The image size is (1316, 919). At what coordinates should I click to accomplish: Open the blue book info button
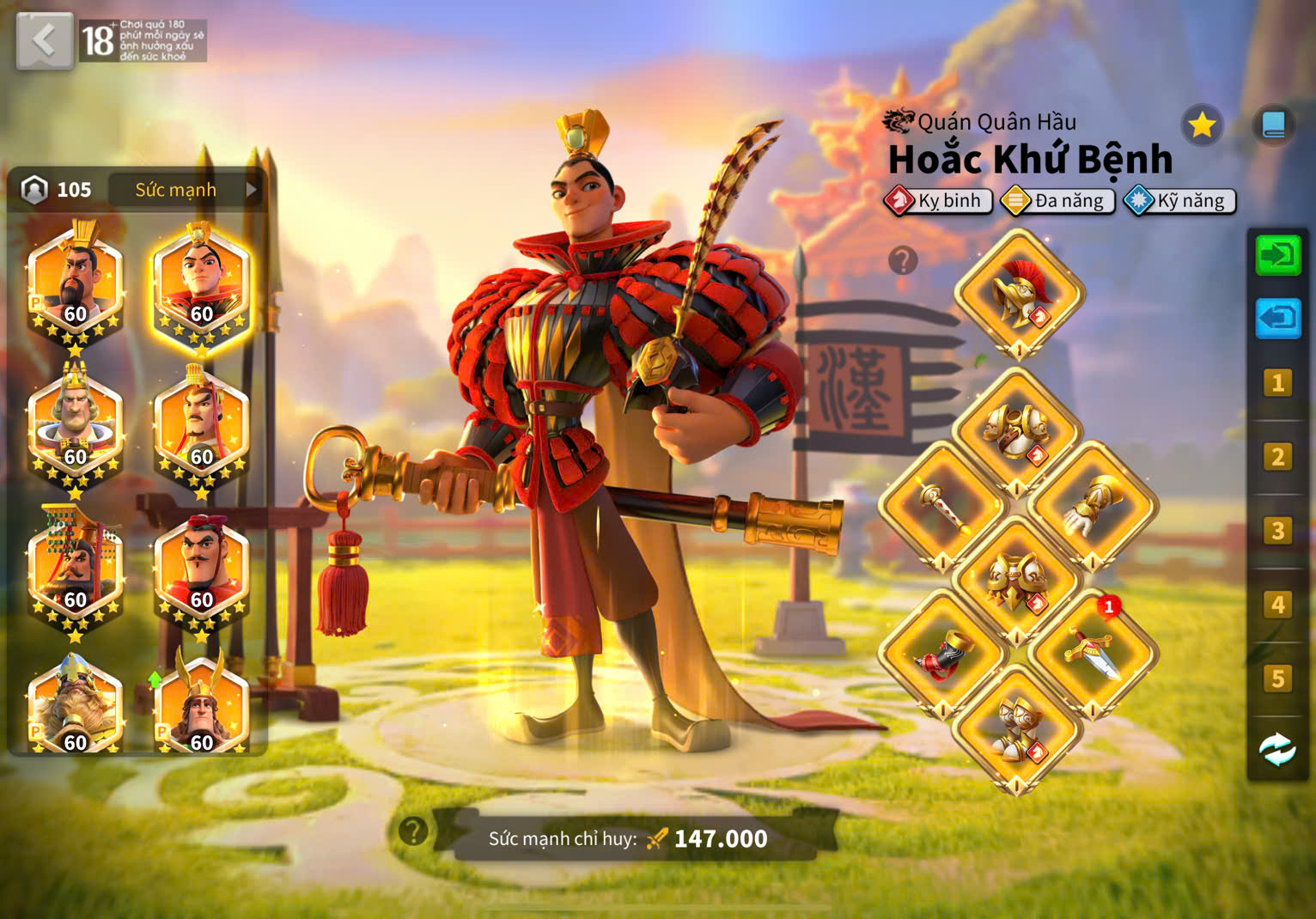click(1273, 125)
